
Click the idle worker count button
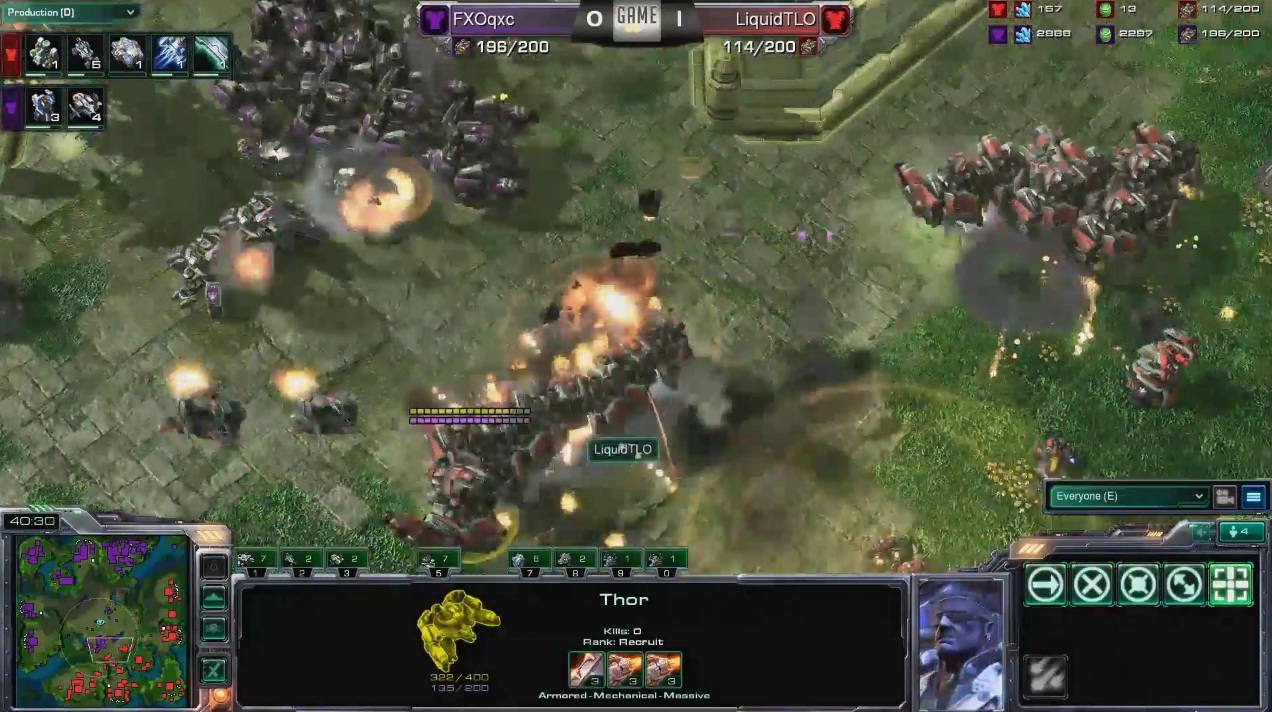pyautogui.click(x=1241, y=532)
